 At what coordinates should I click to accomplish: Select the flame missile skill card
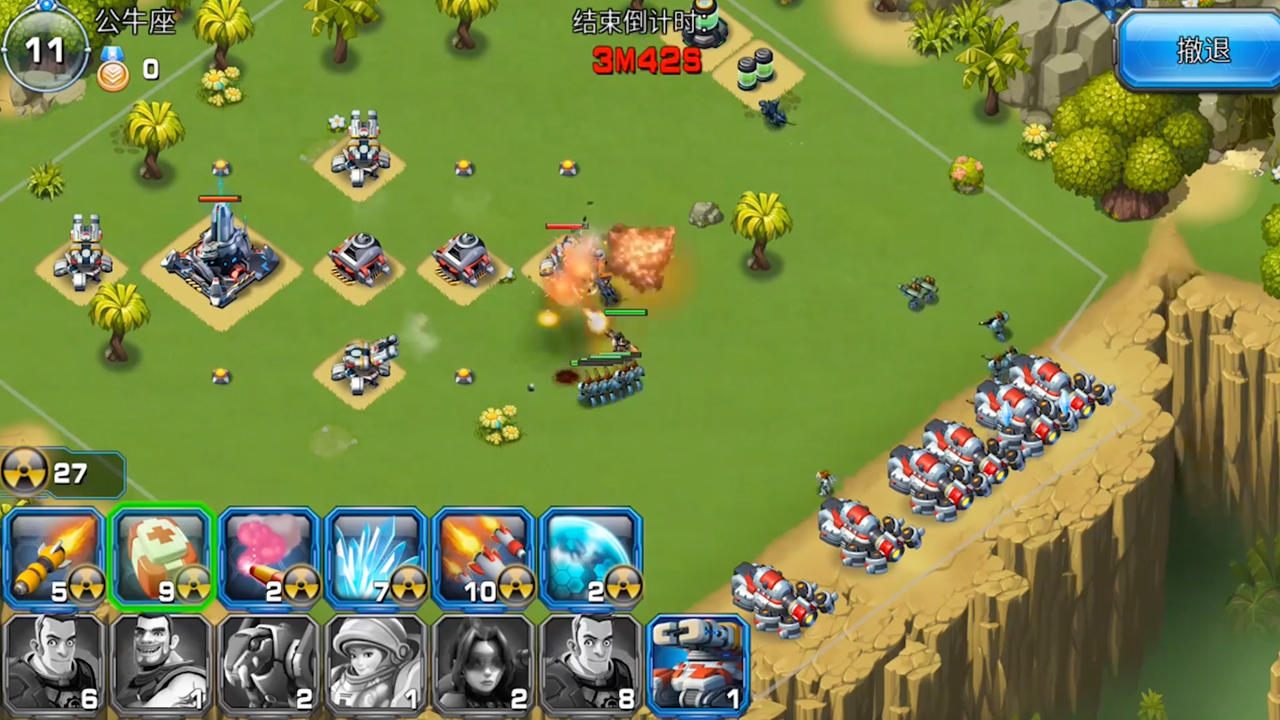pyautogui.click(x=55, y=555)
